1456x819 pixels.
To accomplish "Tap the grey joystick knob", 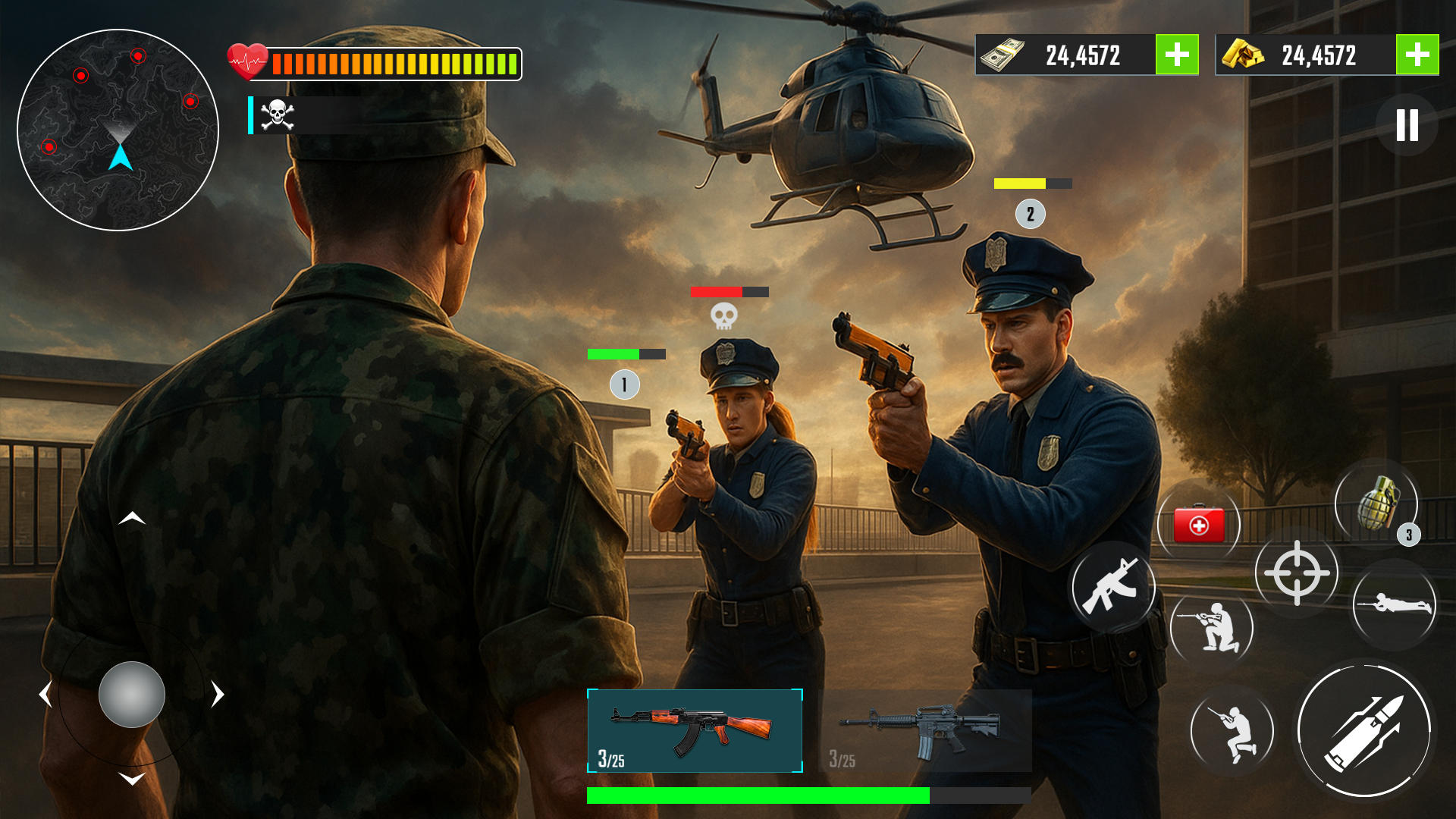I will click(x=132, y=694).
